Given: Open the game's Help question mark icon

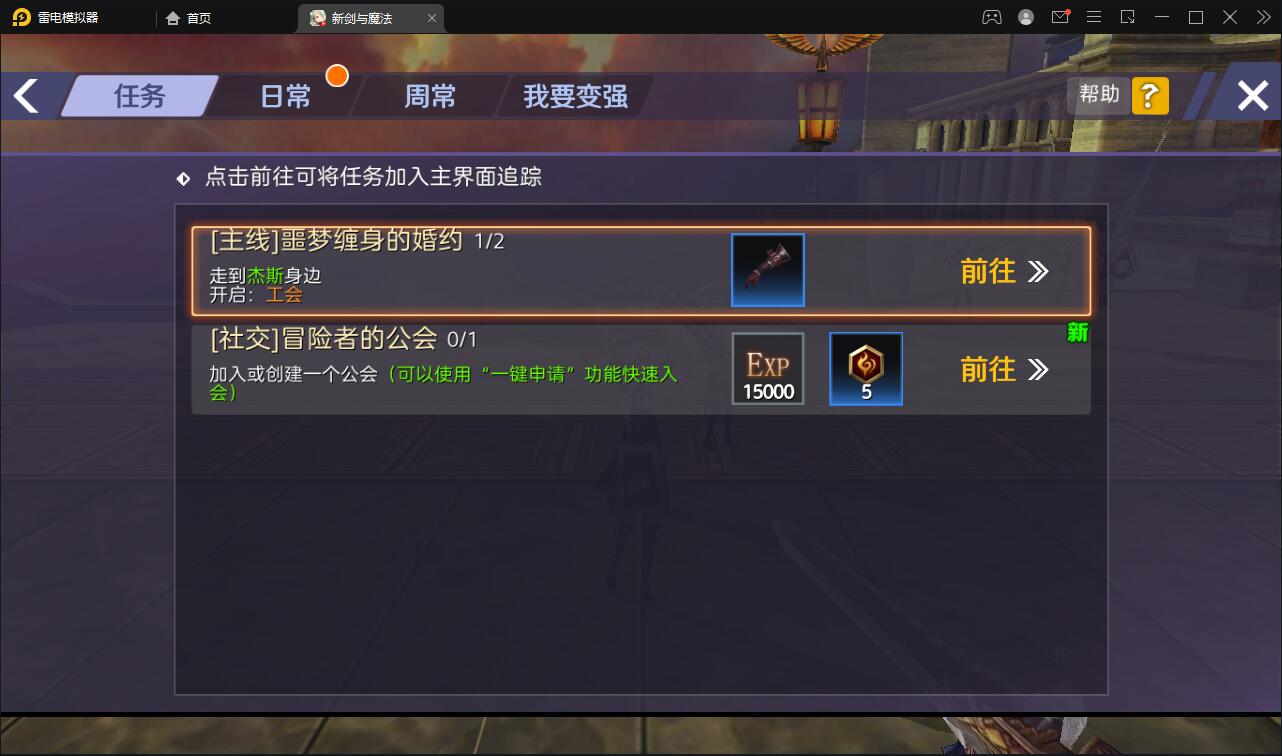Looking at the screenshot, I should pos(1150,95).
